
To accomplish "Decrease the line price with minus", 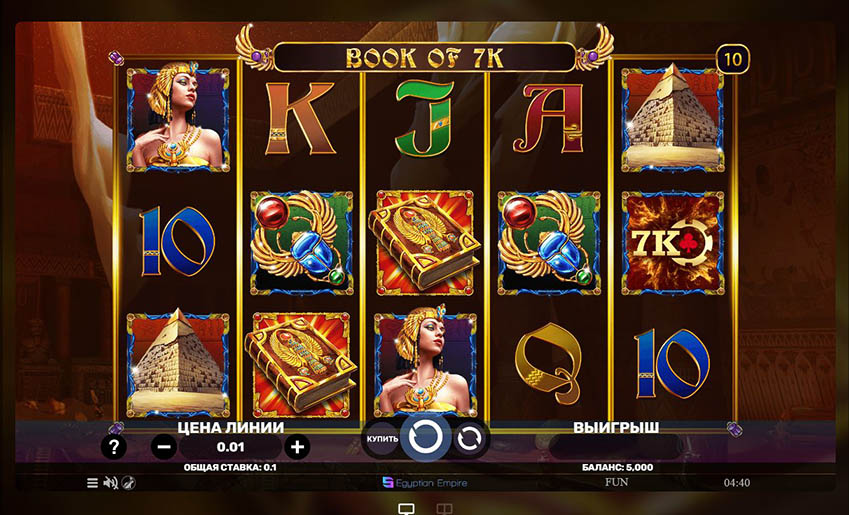I will 164,447.
